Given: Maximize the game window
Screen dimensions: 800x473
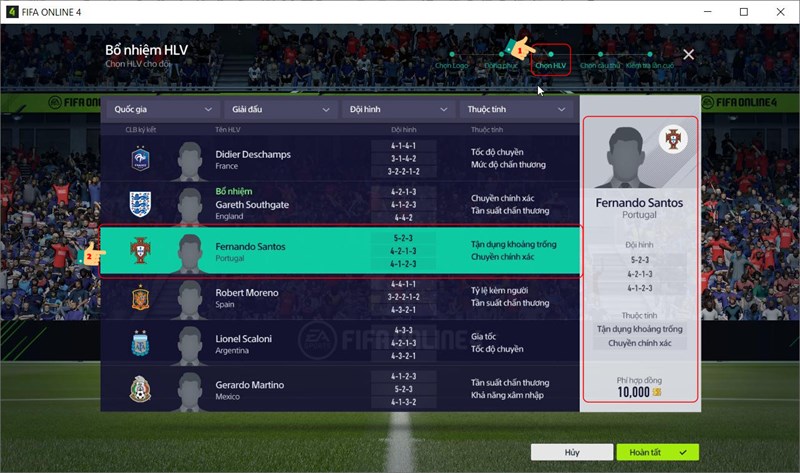Looking at the screenshot, I should (744, 12).
